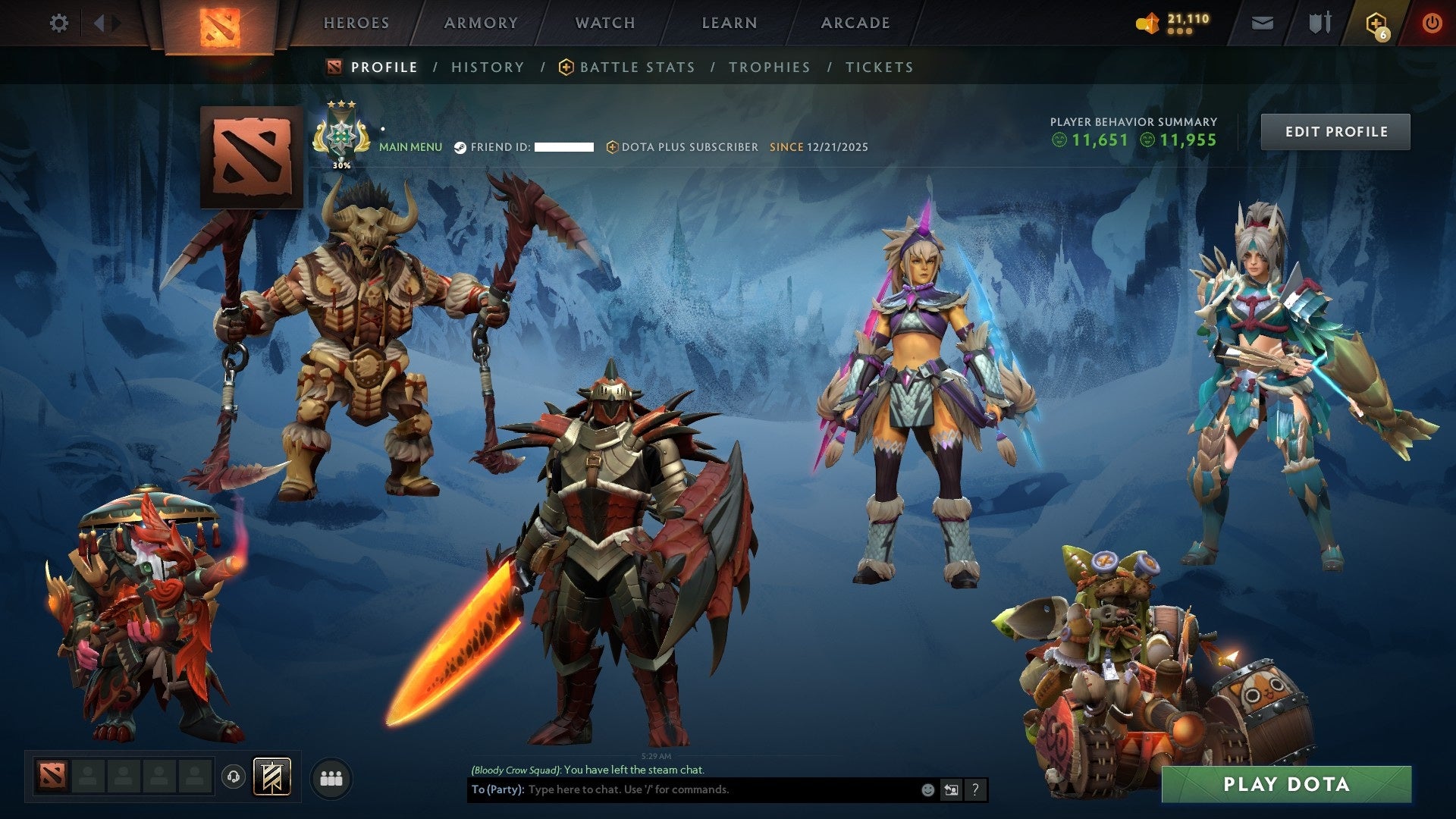Click the chat help question mark icon

pyautogui.click(x=974, y=789)
